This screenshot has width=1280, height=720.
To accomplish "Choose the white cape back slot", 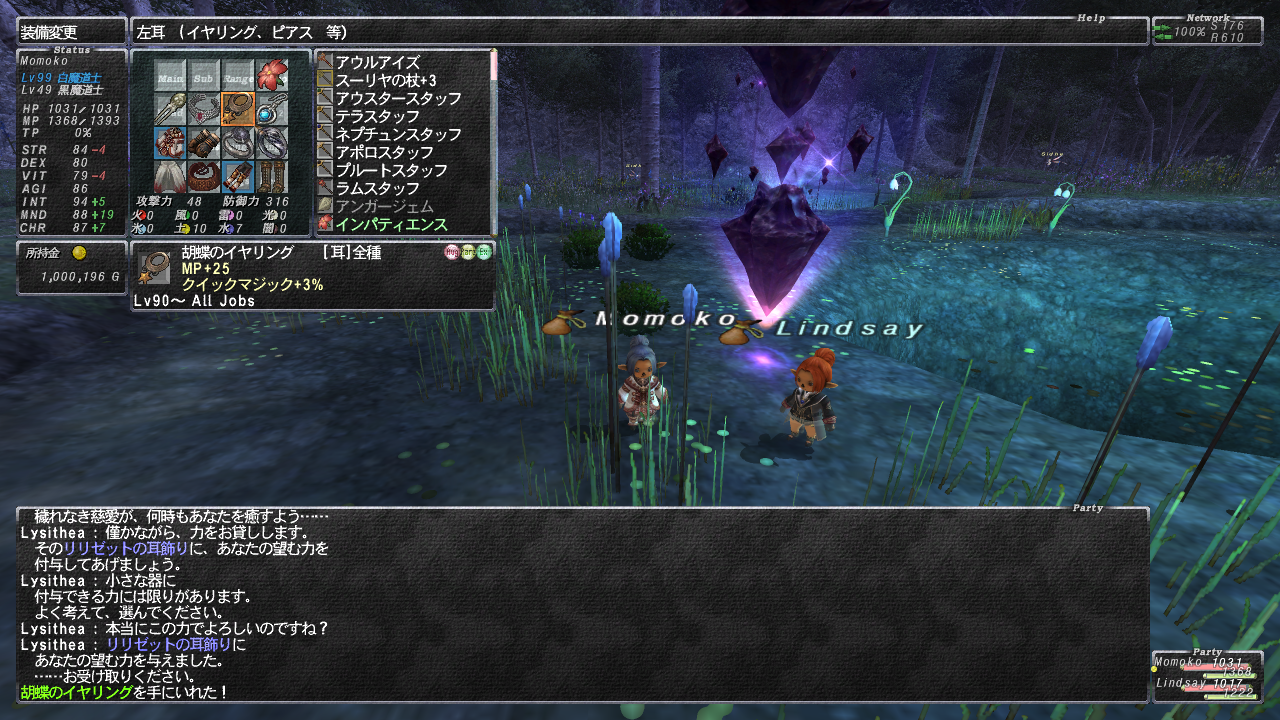I will point(170,176).
